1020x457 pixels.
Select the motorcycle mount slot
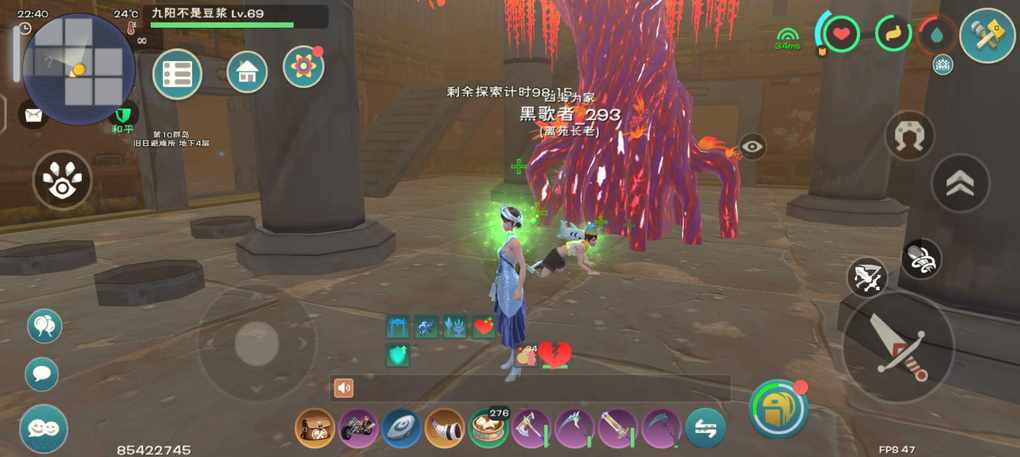point(358,428)
